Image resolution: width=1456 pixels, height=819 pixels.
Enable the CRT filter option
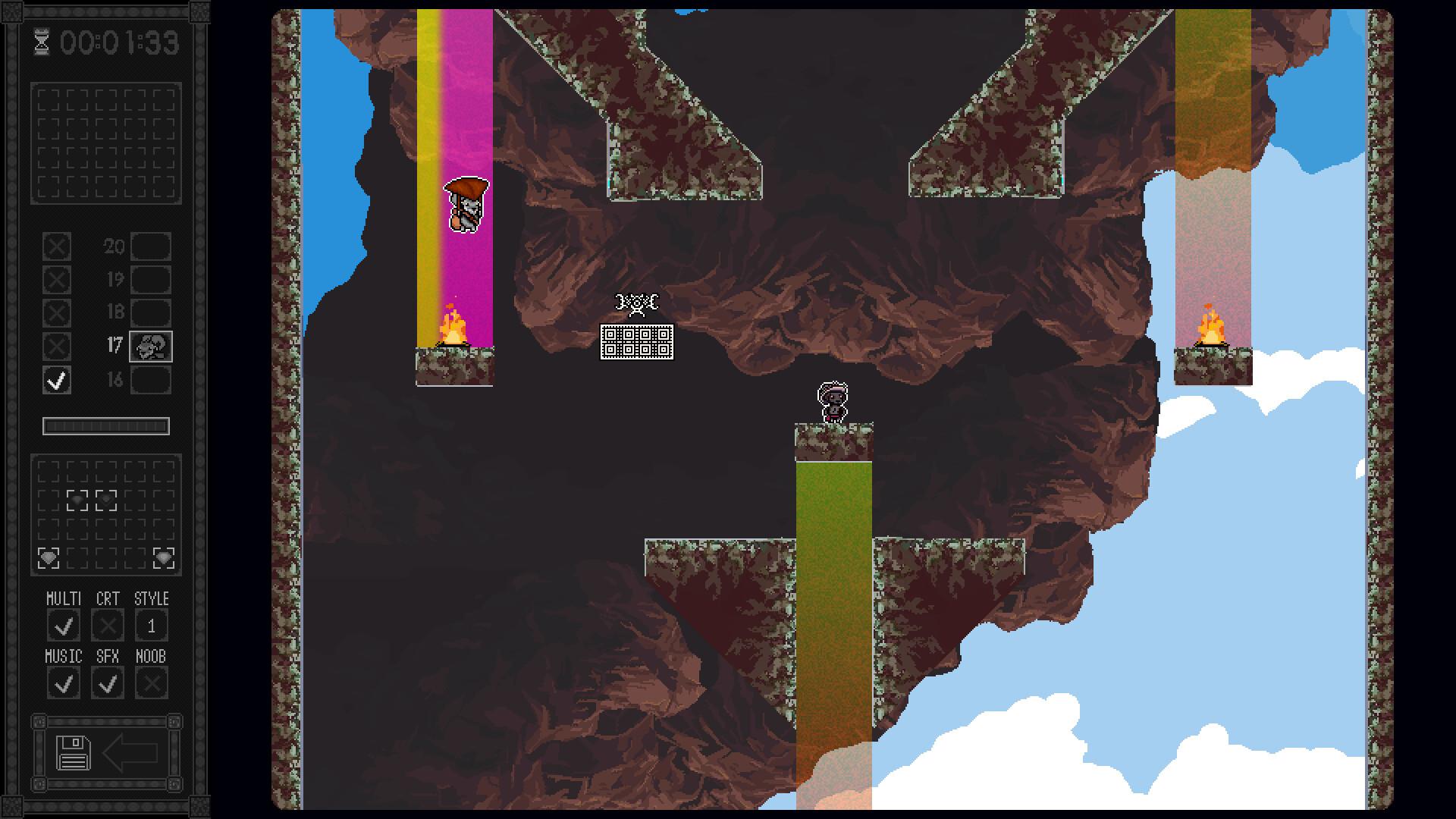108,626
